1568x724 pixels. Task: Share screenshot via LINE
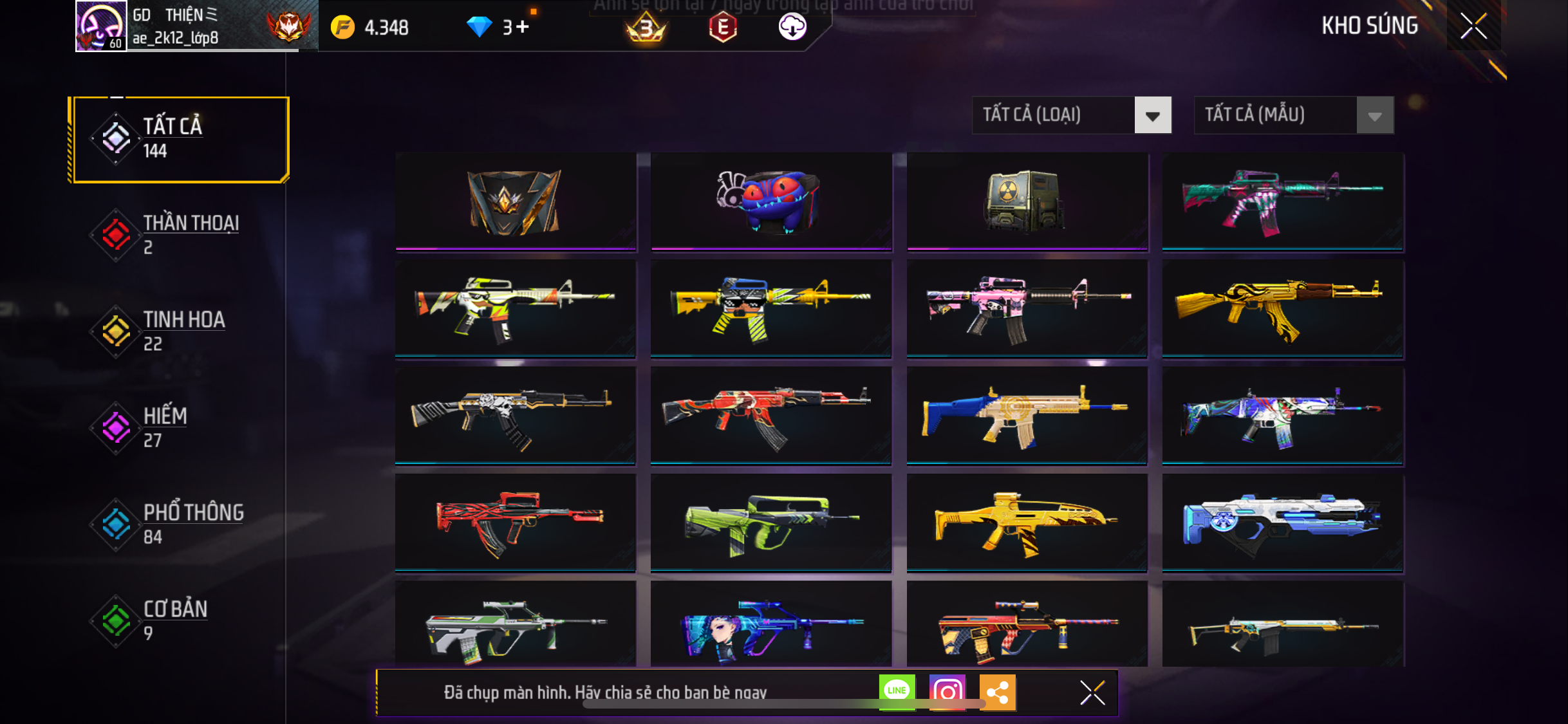(897, 692)
